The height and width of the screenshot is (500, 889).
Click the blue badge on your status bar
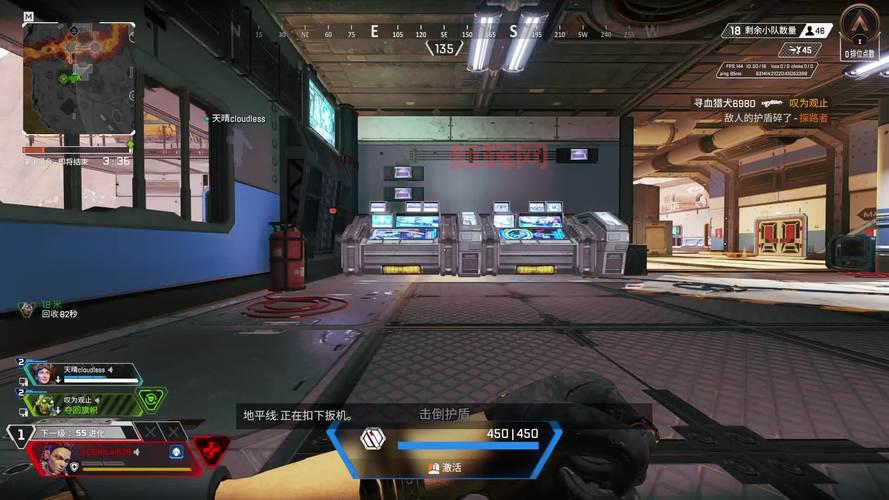[x=176, y=452]
